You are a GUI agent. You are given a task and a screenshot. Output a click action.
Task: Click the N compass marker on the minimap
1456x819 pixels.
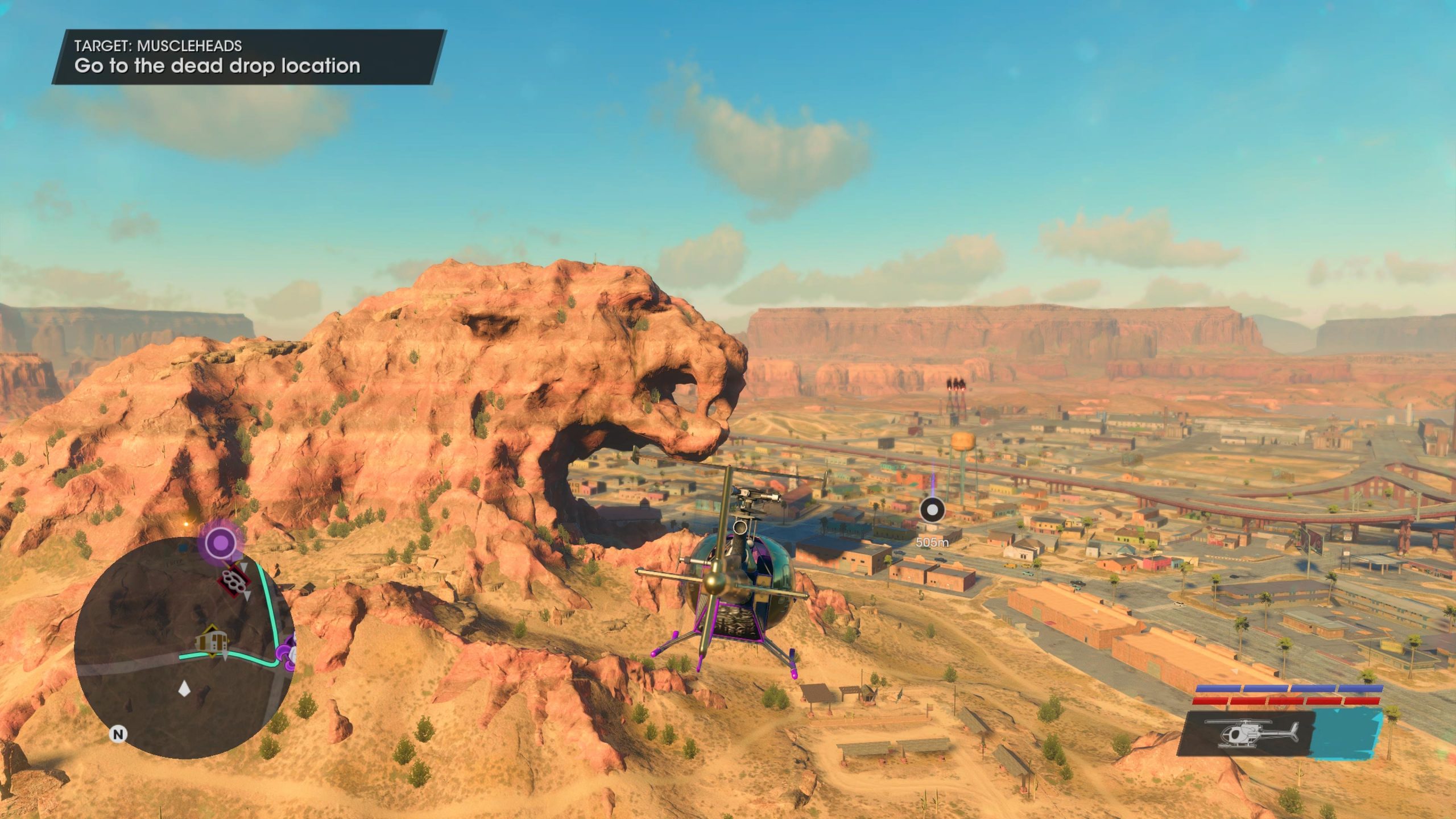(x=118, y=734)
